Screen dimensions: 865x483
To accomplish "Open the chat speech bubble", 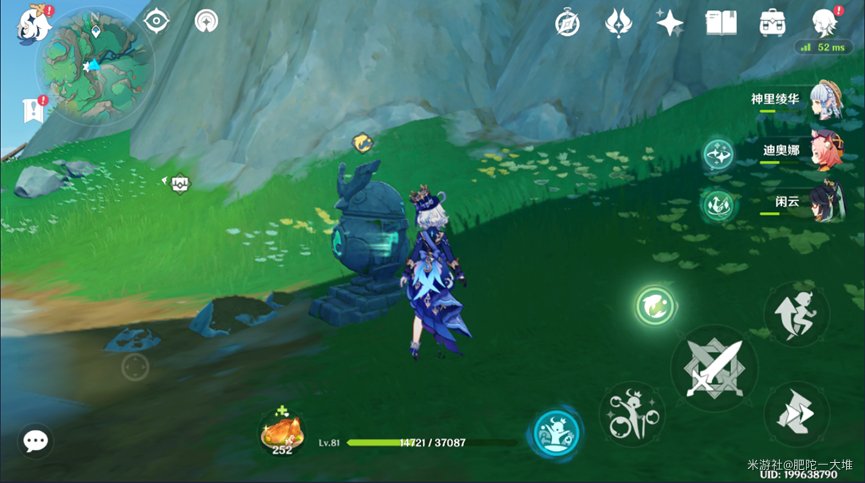I will pyautogui.click(x=37, y=440).
